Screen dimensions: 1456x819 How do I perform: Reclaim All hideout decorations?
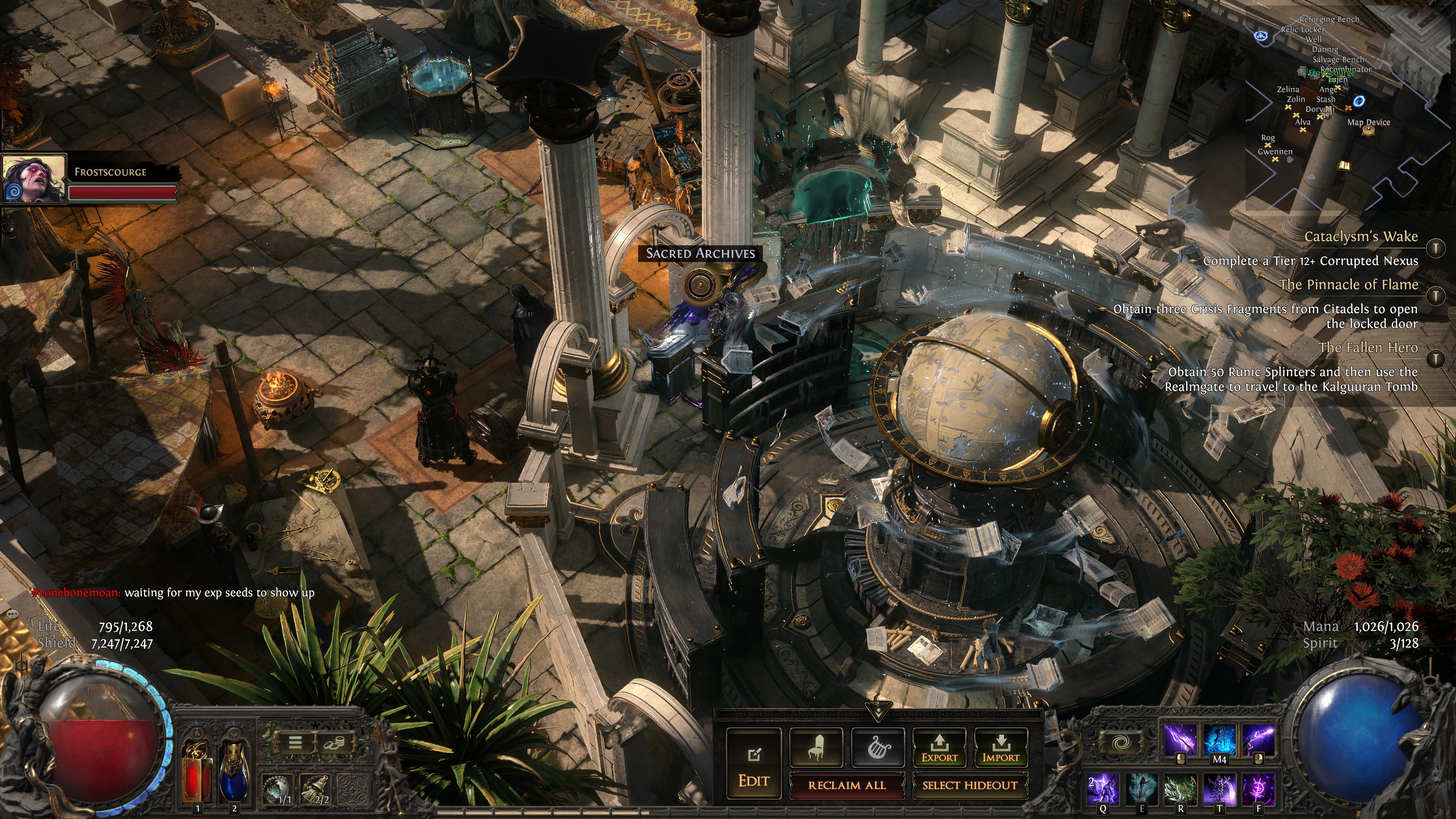[x=846, y=785]
